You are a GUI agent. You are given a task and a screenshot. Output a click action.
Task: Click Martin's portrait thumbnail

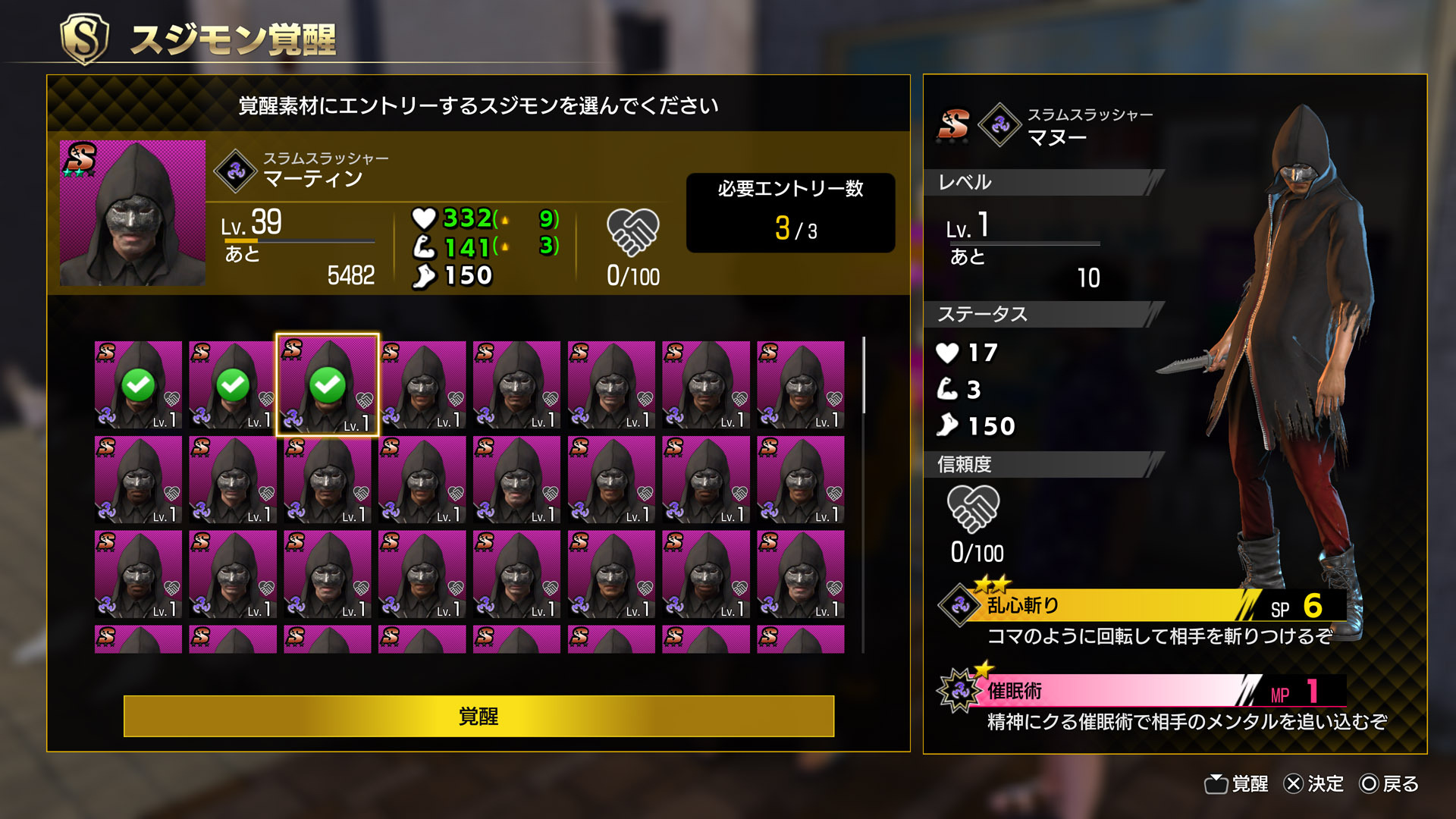(x=131, y=214)
